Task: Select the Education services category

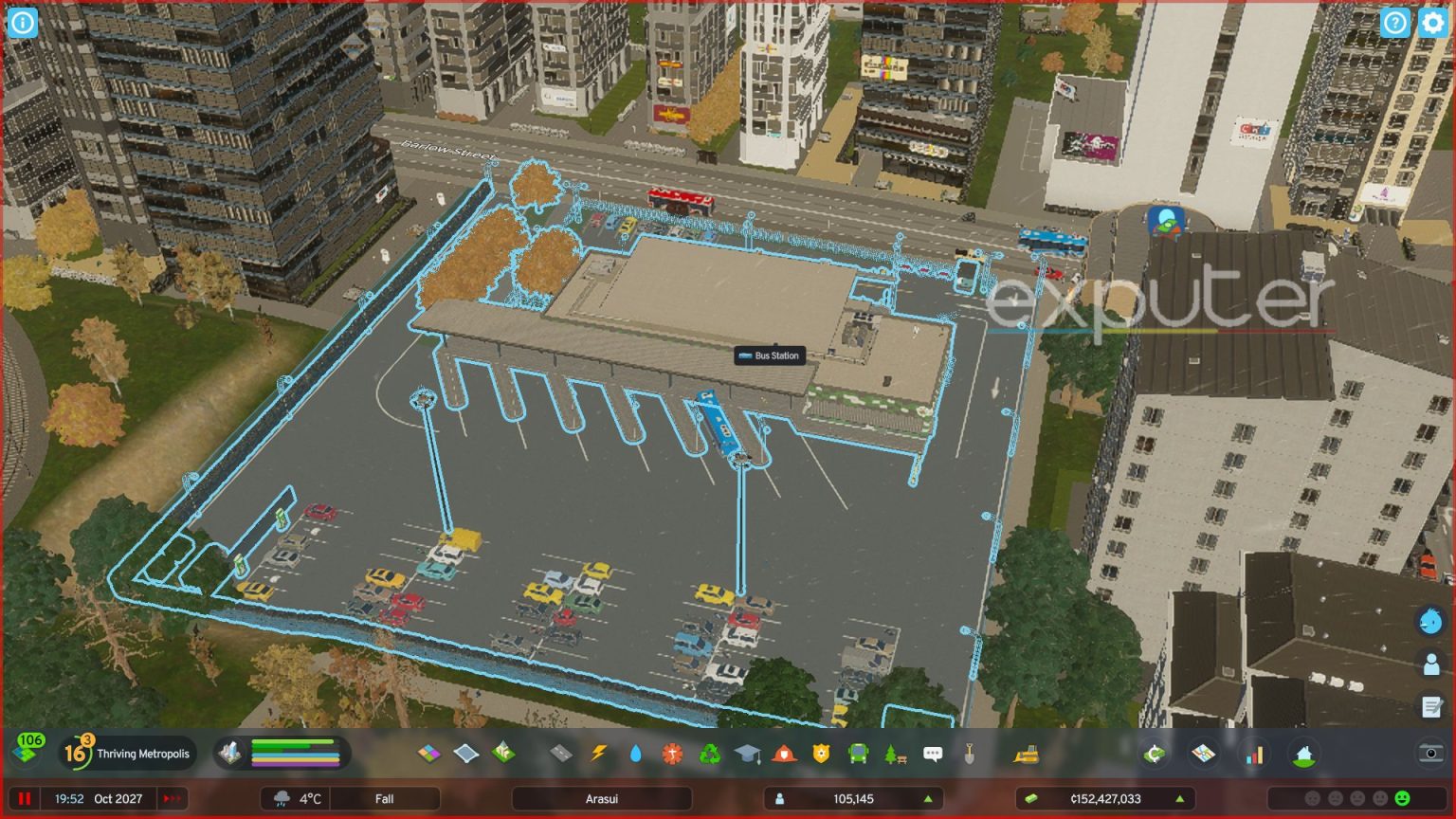Action: (748, 755)
